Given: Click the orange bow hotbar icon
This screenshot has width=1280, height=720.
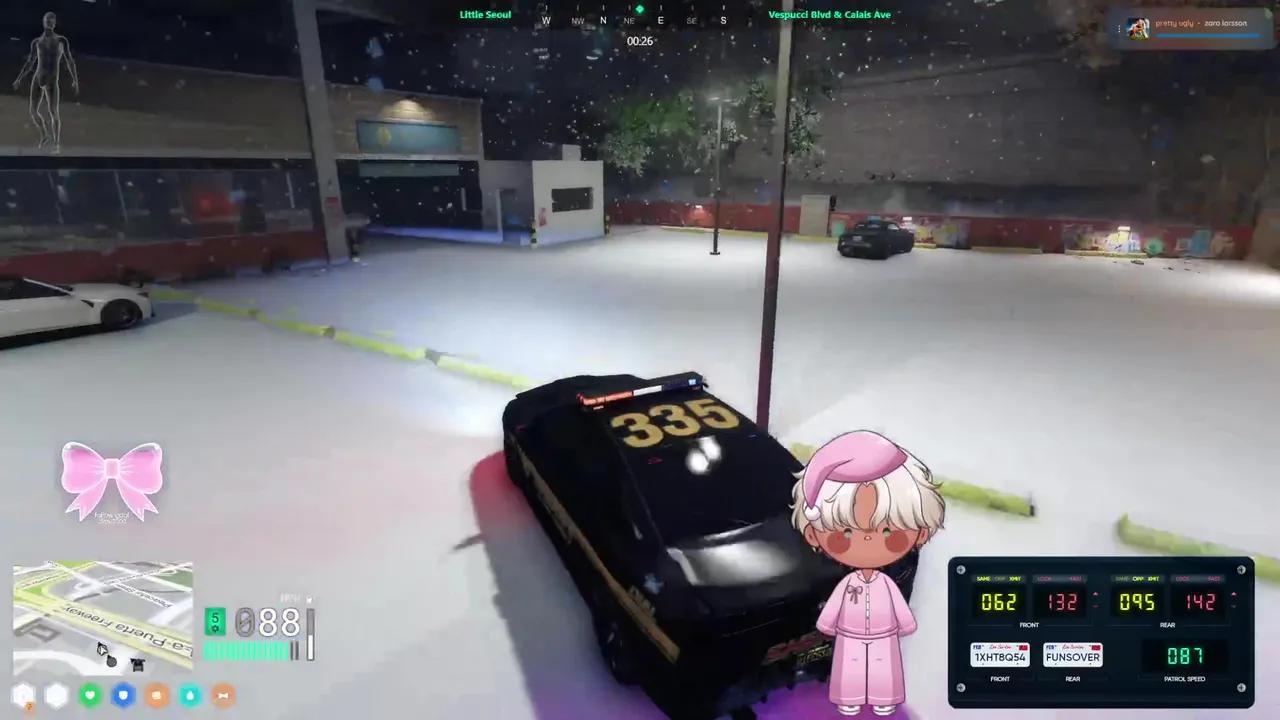Looking at the screenshot, I should [x=222, y=695].
